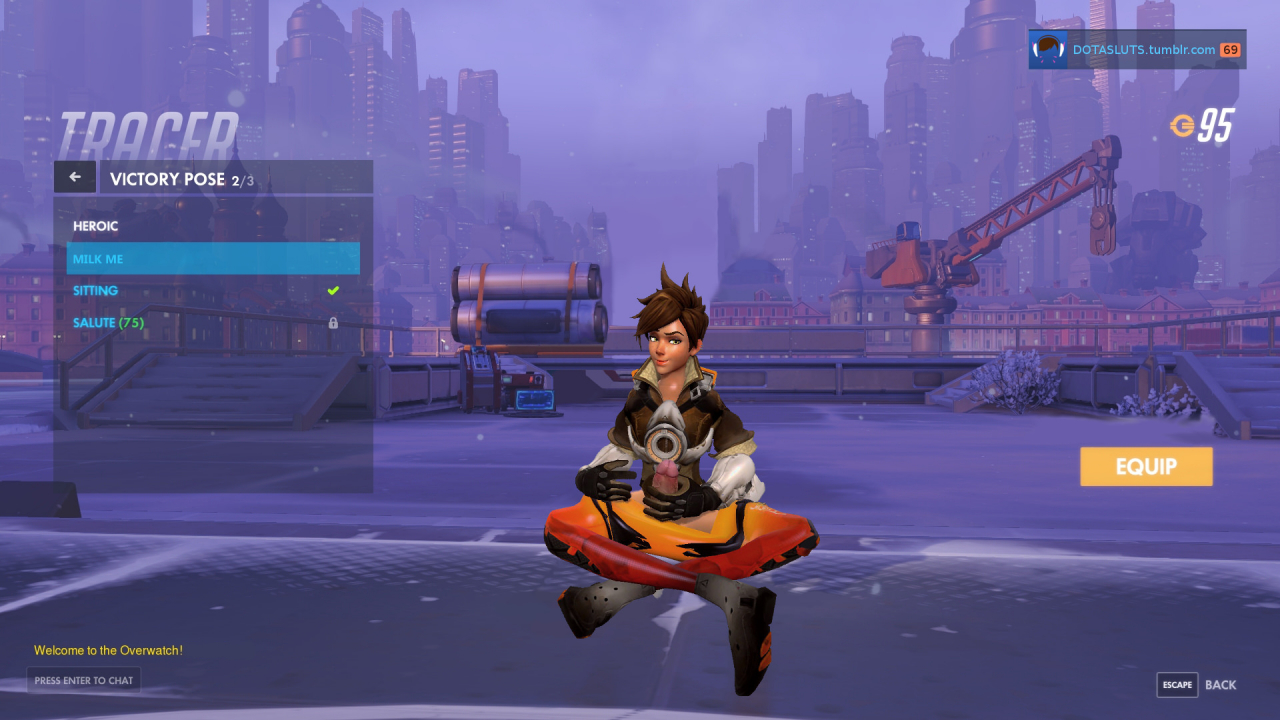
Task: Click the back arrow beside Victory Pose
Action: tap(75, 177)
